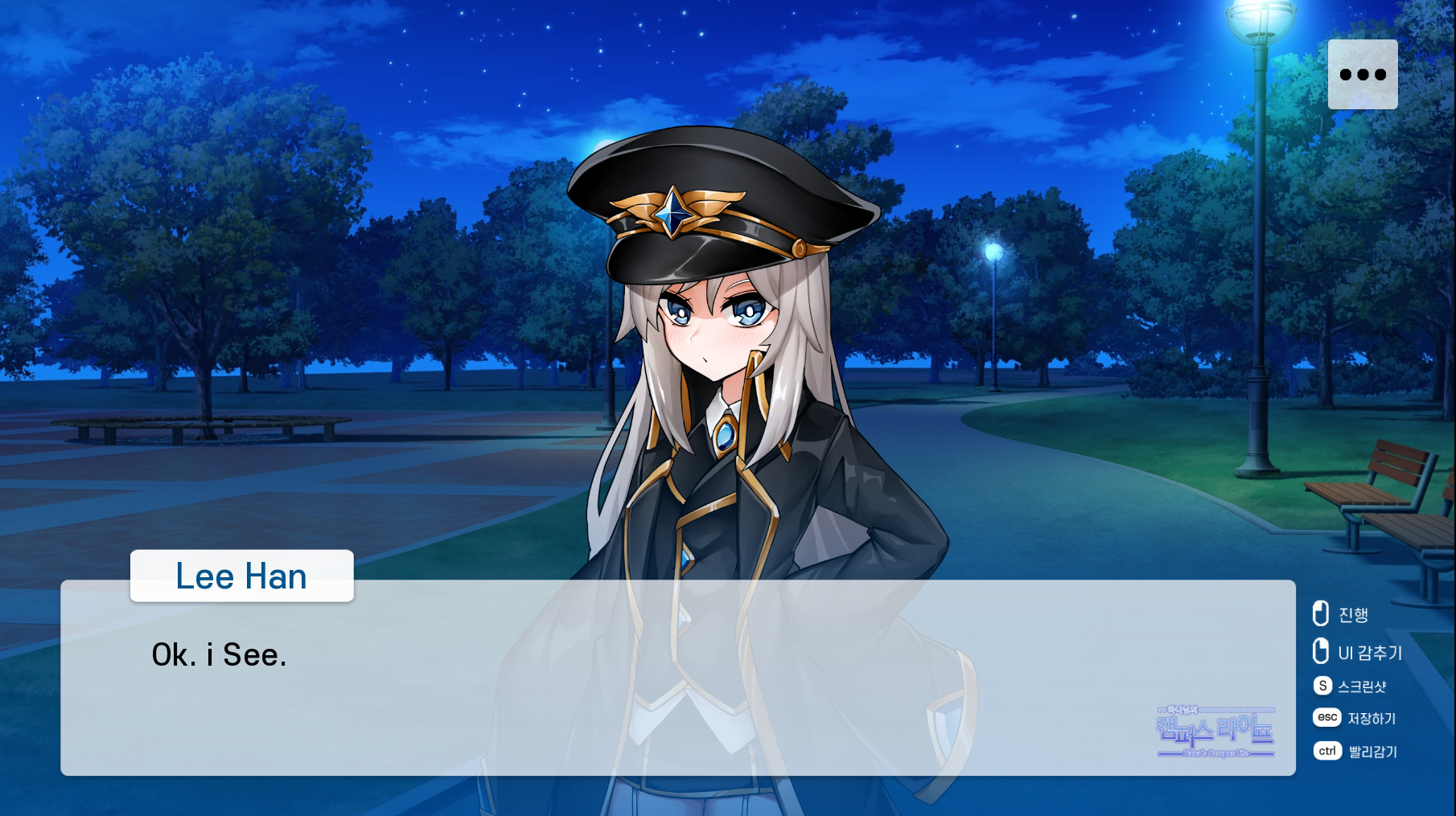This screenshot has height=816, width=1456.
Task: Expand the top-right ellipsis panel
Action: [x=1362, y=73]
